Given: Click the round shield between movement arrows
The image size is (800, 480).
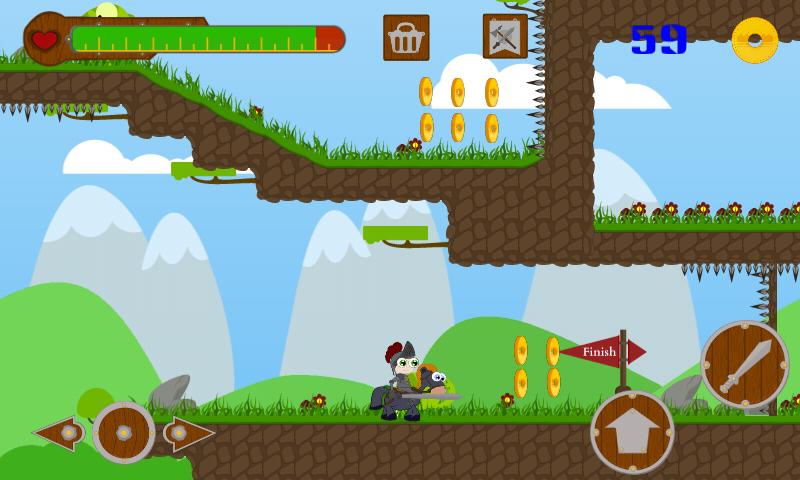Looking at the screenshot, I should [x=123, y=433].
